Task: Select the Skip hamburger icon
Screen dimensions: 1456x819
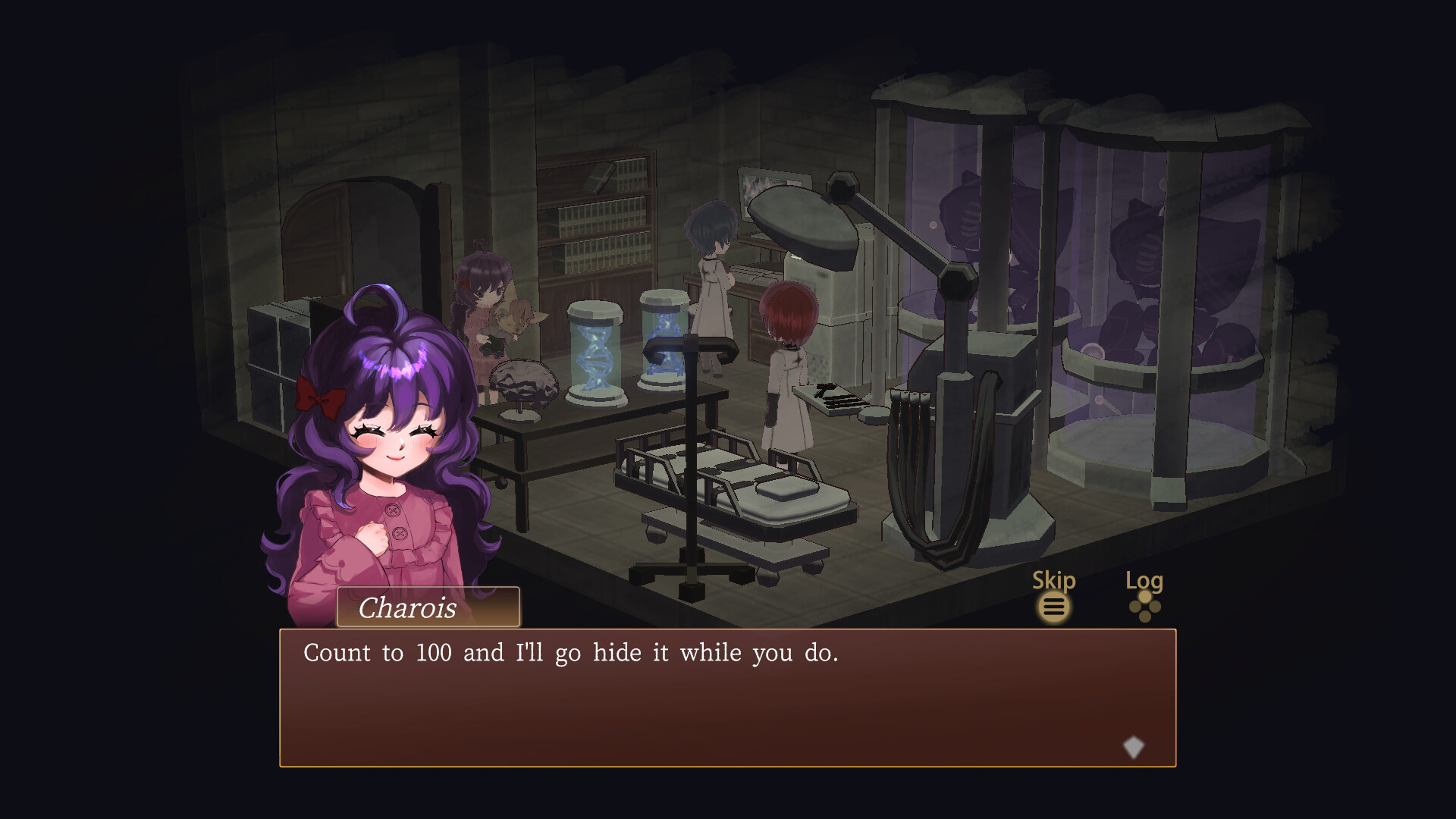Action: [1054, 607]
